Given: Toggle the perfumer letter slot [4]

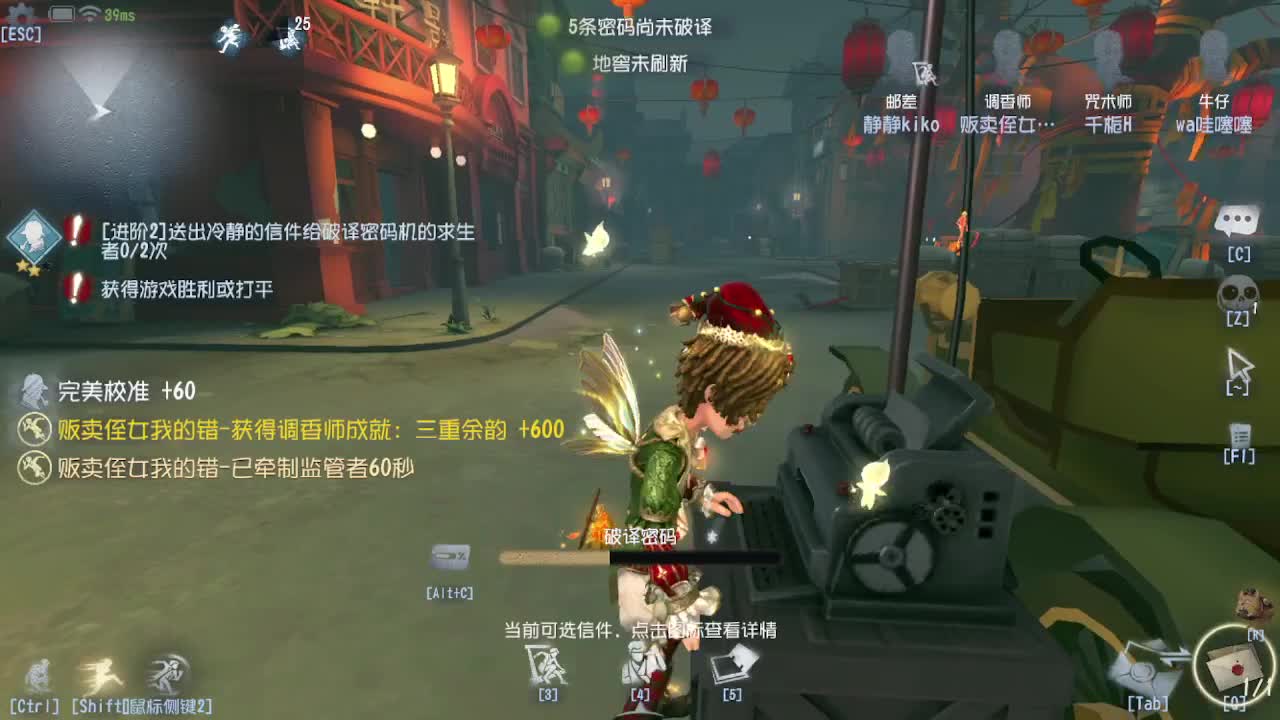Looking at the screenshot, I should [640, 662].
